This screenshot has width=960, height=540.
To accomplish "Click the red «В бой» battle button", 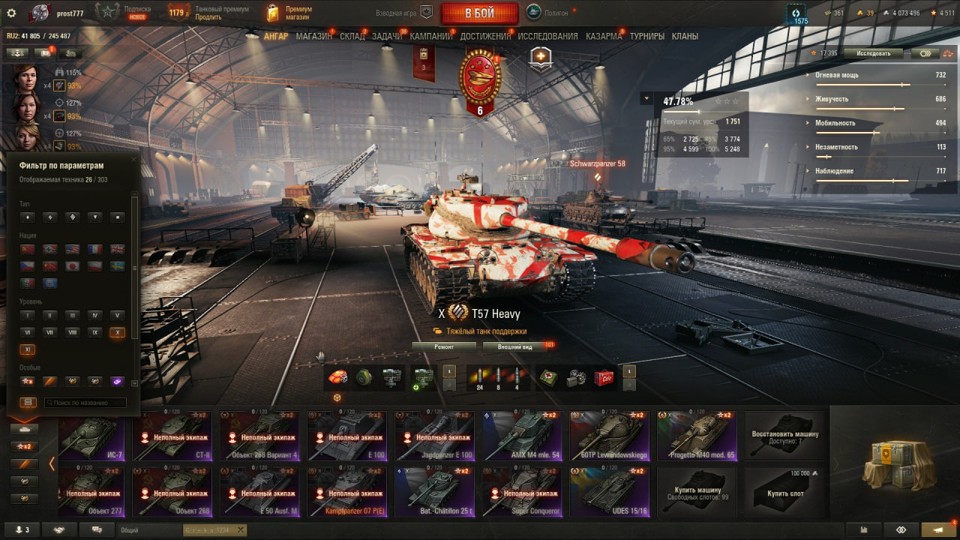I will (479, 13).
